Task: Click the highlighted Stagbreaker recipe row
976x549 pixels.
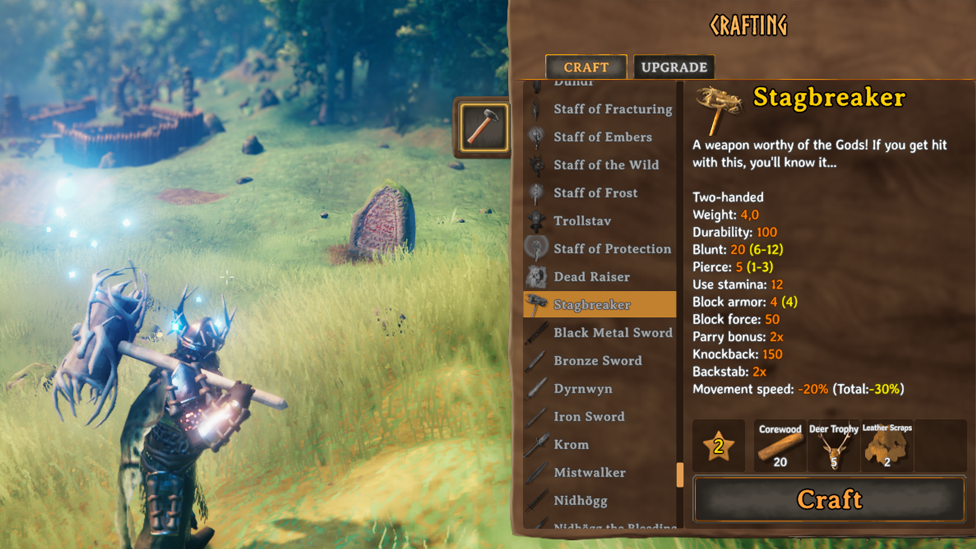Action: point(599,305)
